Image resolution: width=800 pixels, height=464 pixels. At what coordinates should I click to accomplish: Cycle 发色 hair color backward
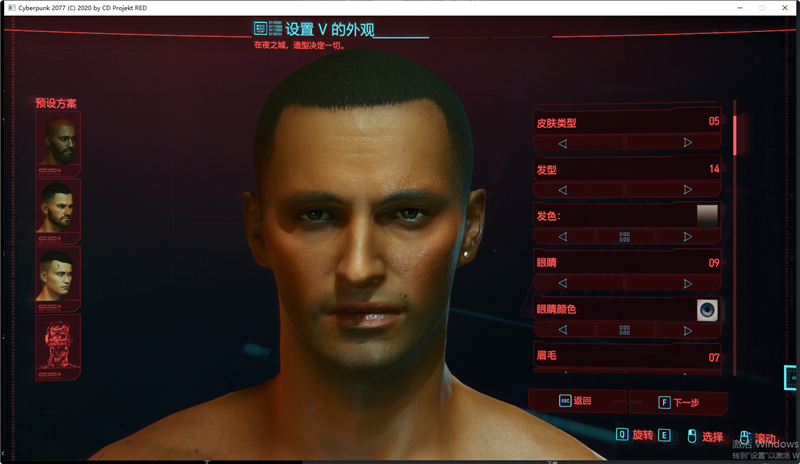pyautogui.click(x=563, y=237)
